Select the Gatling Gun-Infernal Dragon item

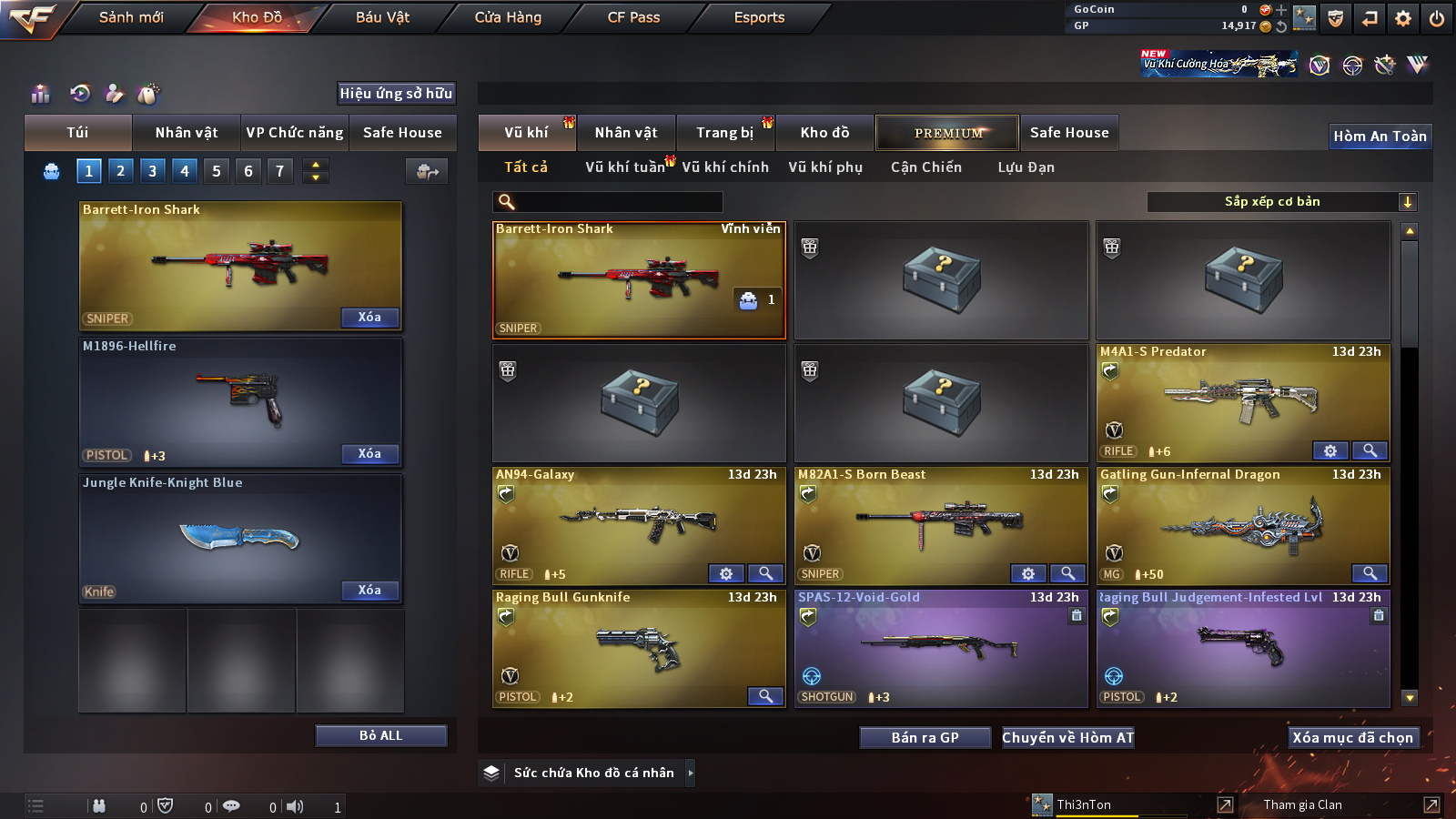1243,526
